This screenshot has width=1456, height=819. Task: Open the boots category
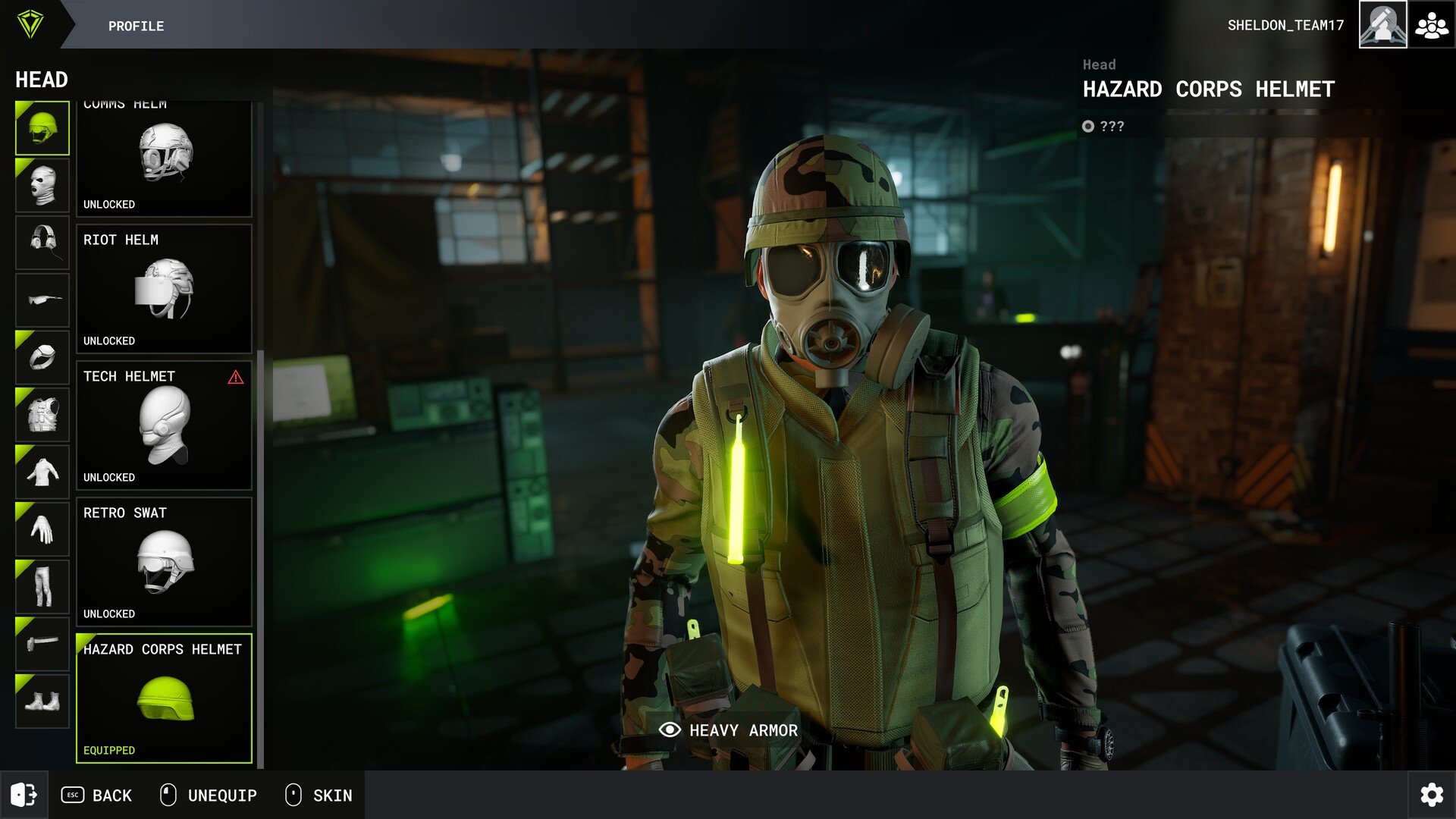point(42,701)
